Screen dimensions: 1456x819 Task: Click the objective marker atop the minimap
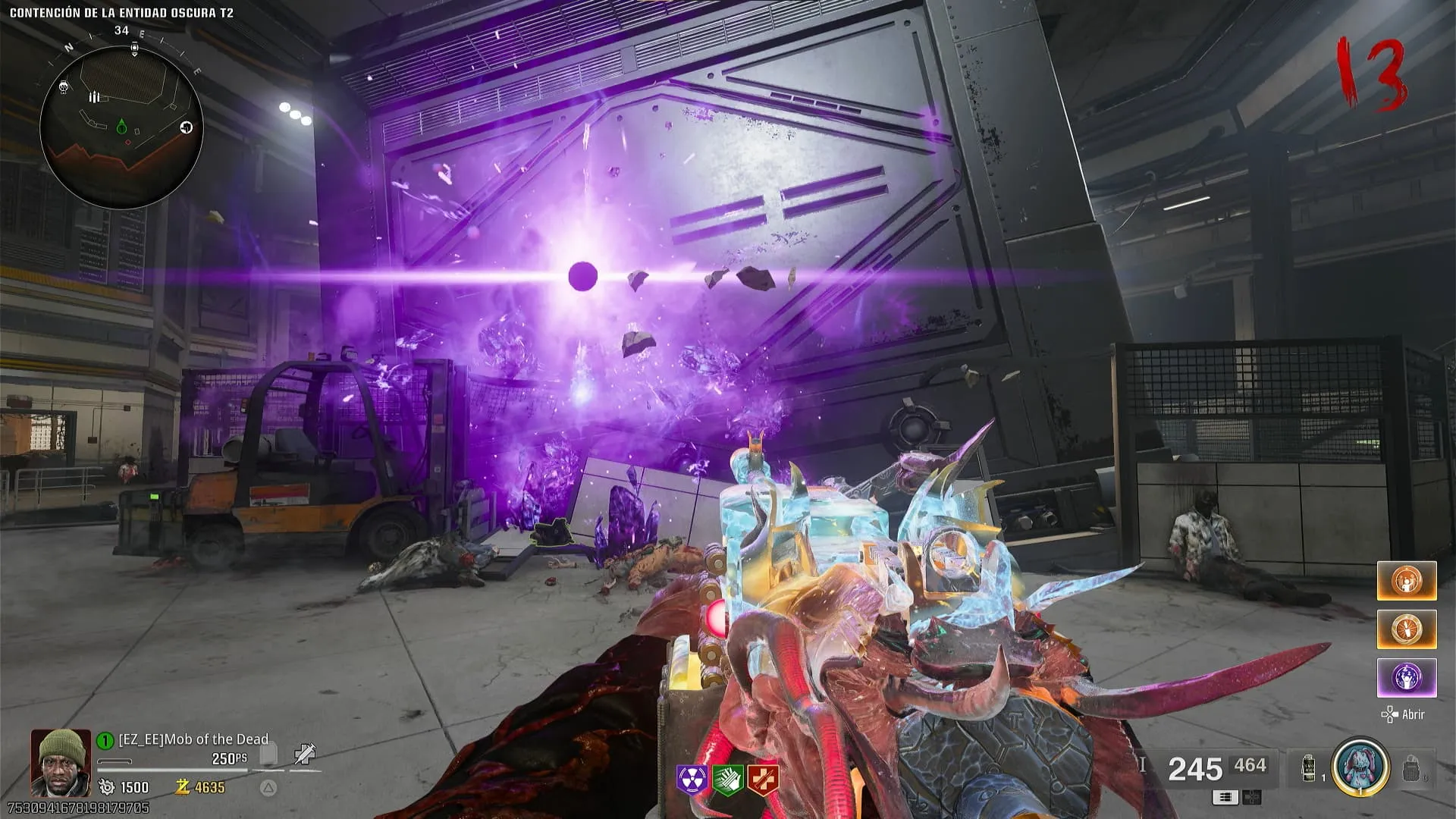[134, 49]
